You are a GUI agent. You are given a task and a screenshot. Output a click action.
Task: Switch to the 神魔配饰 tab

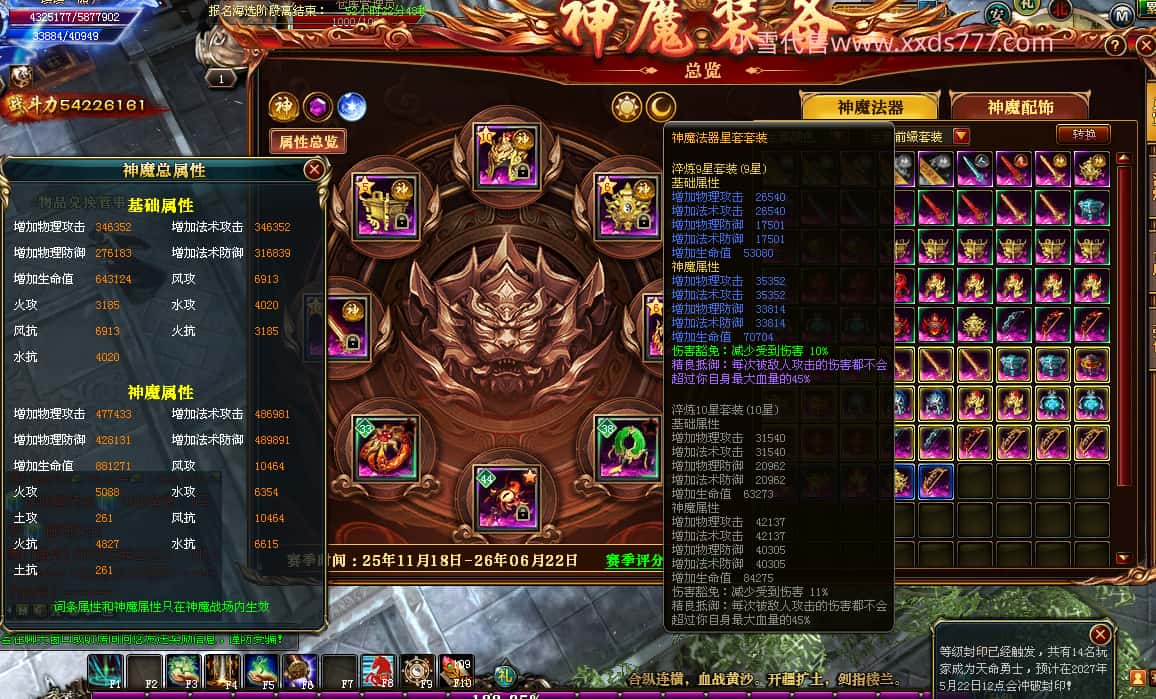point(1020,107)
